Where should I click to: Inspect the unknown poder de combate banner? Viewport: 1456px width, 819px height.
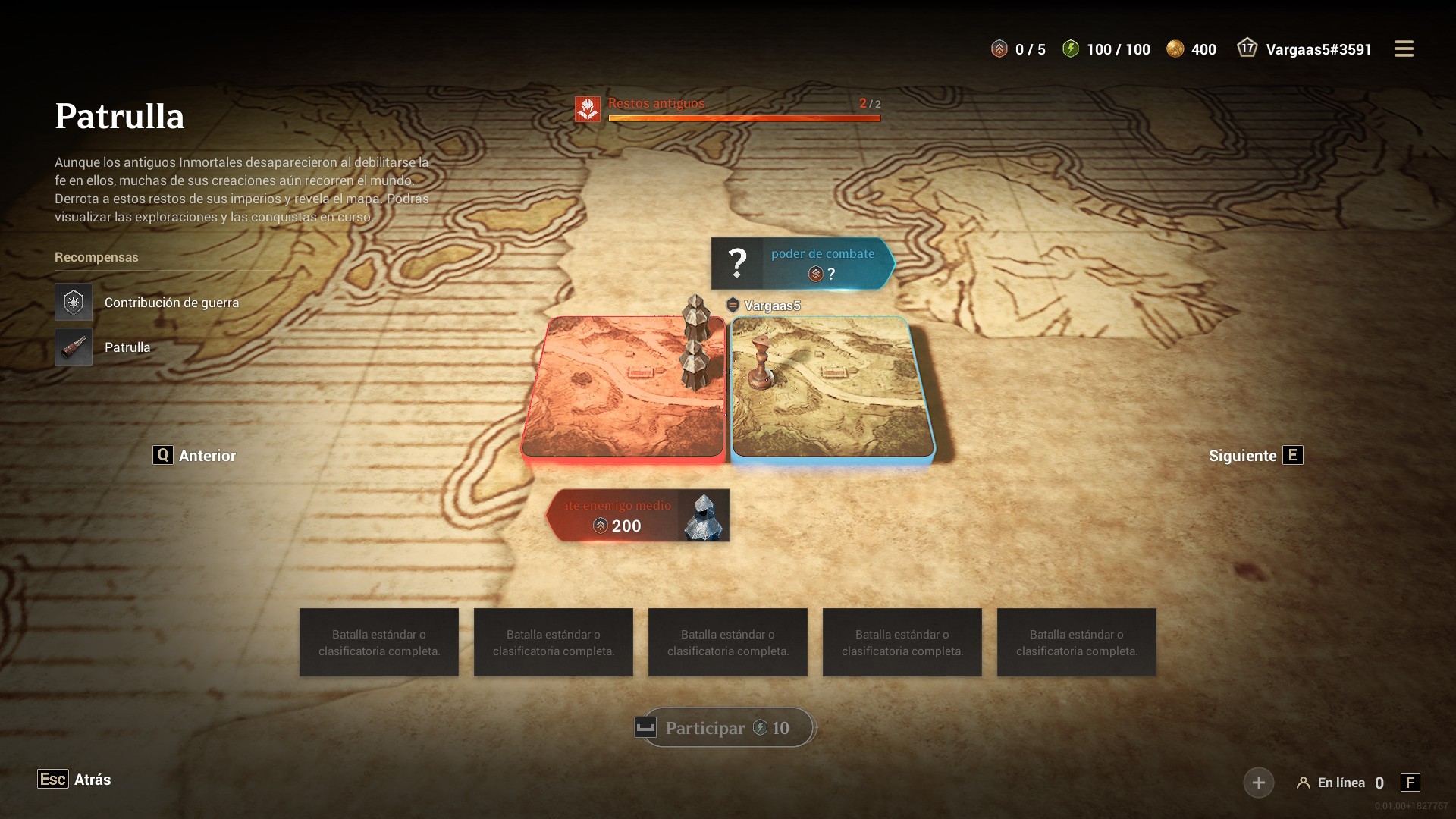(x=802, y=264)
